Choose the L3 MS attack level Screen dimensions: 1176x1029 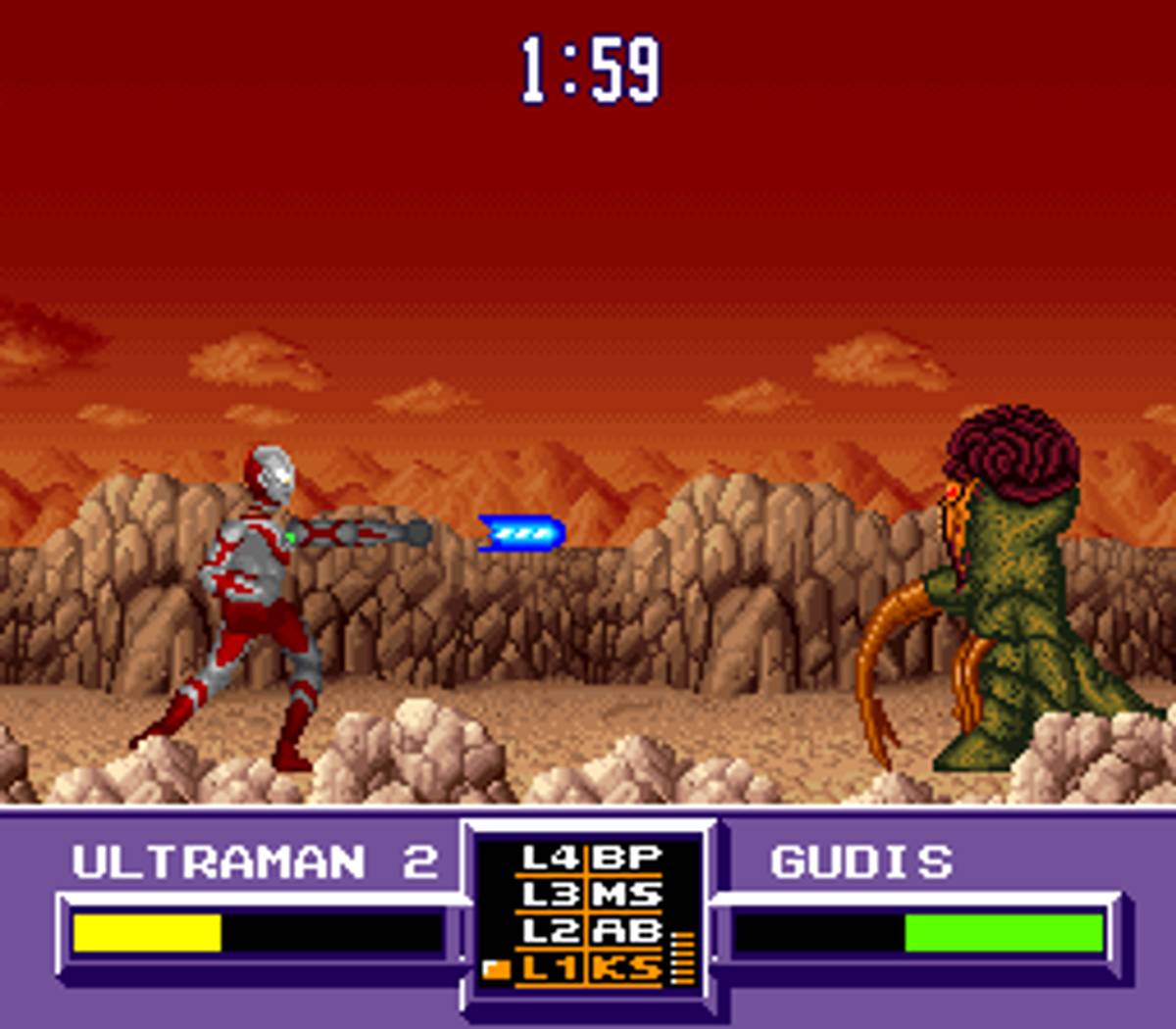point(591,895)
